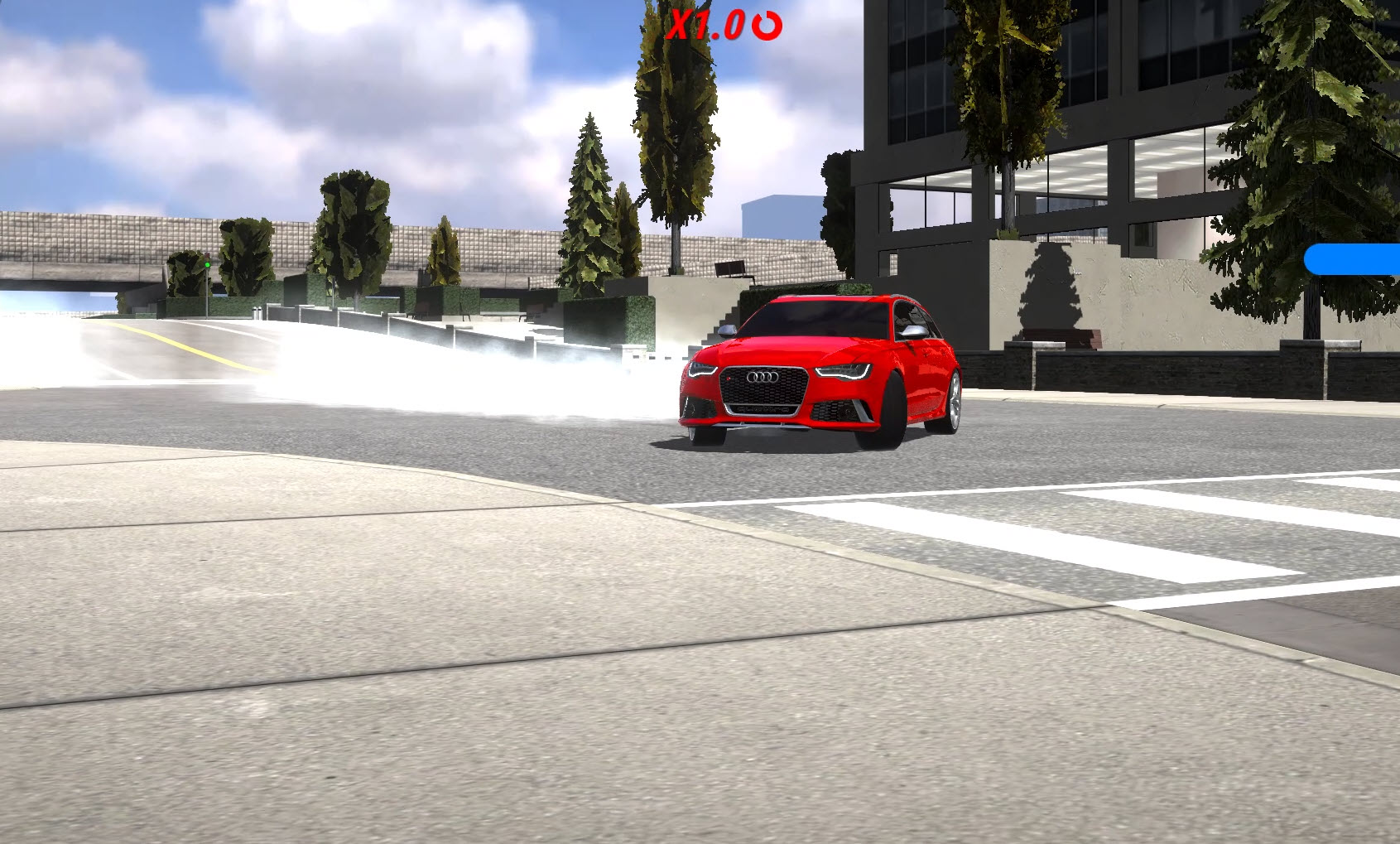Click the green traffic signal on the pole
This screenshot has width=1400, height=844.
click(208, 264)
